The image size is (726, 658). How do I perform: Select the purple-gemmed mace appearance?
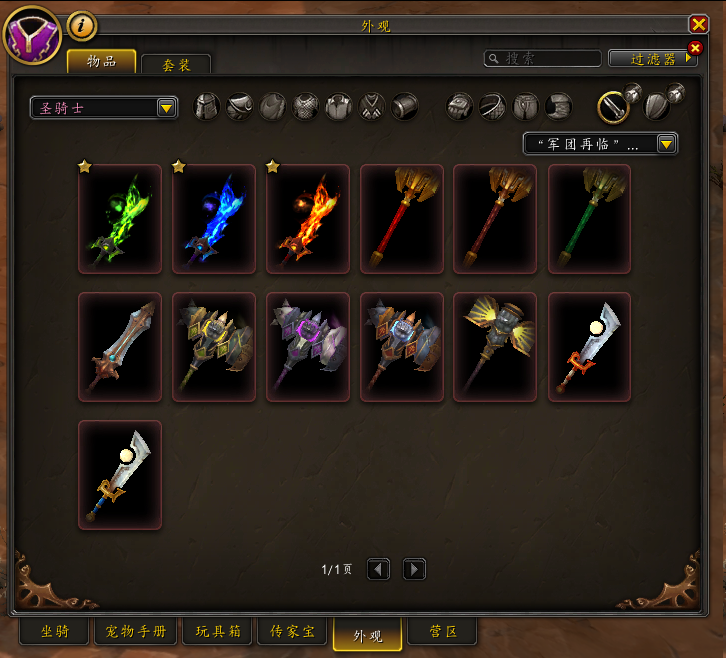(x=308, y=347)
